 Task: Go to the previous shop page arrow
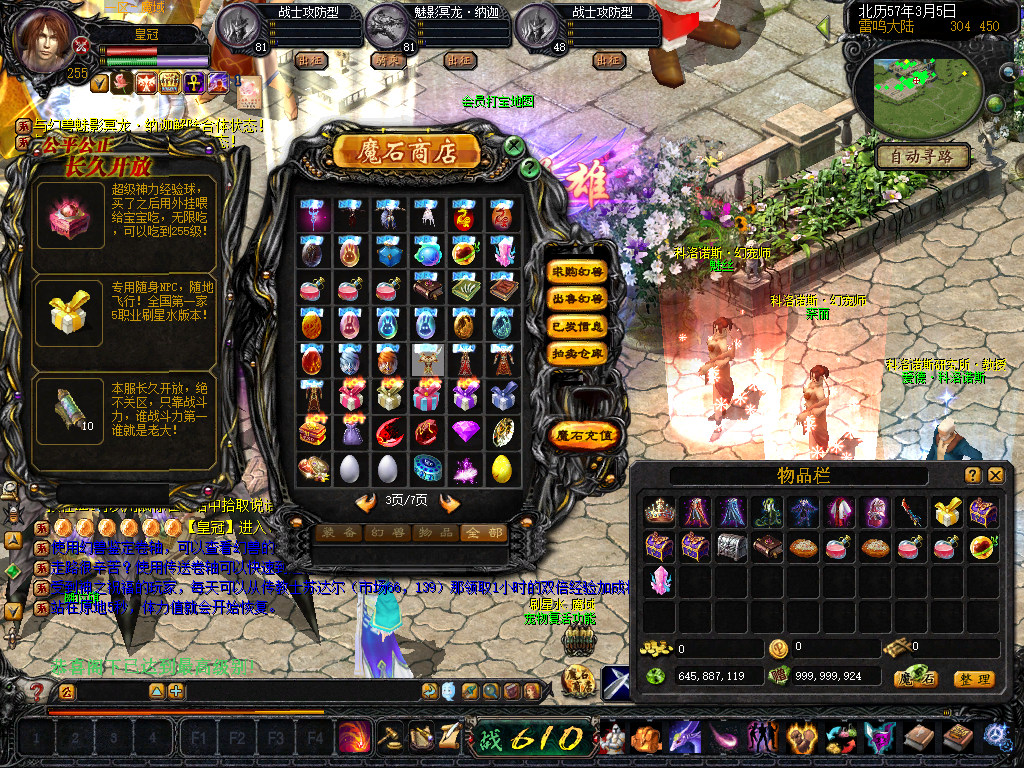[366, 503]
